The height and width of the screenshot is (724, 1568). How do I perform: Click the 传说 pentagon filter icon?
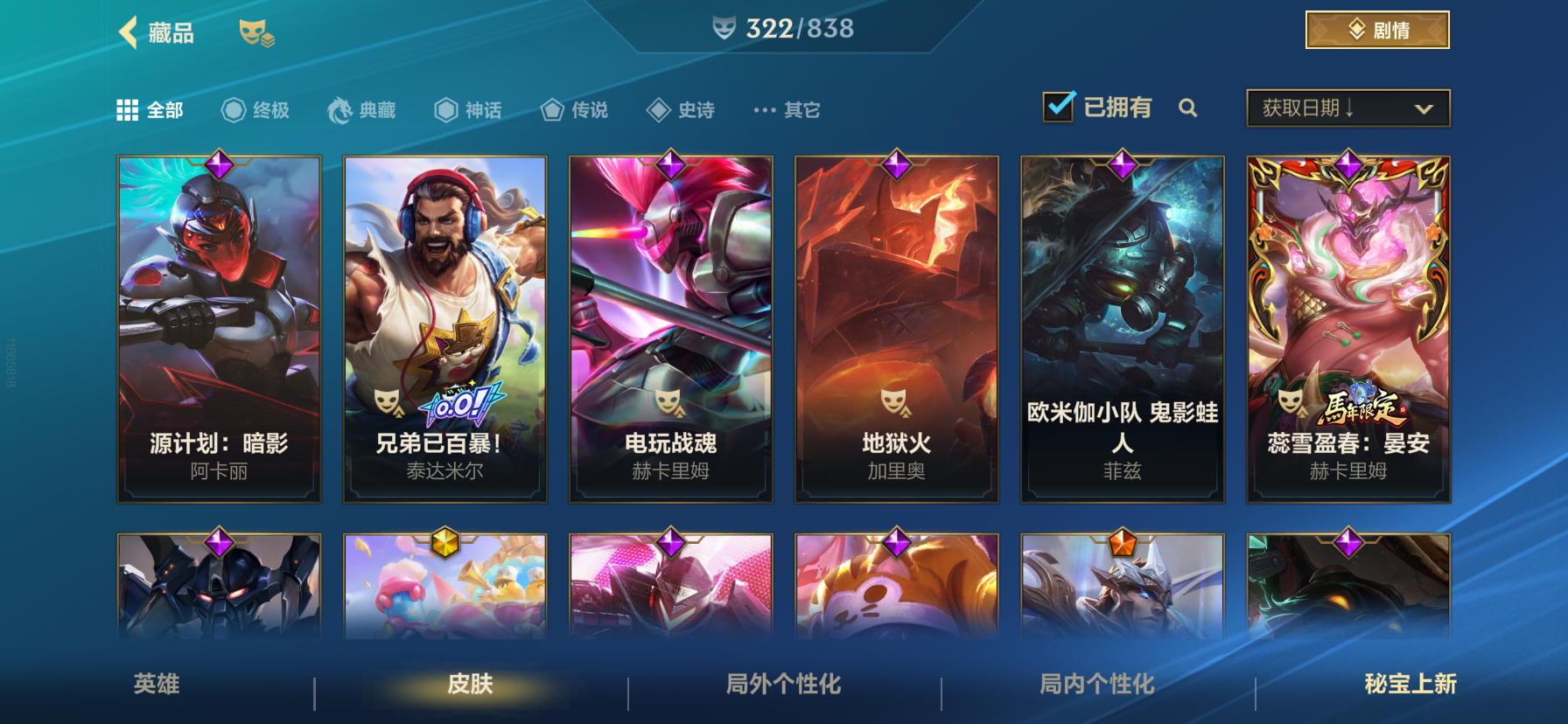tap(551, 110)
